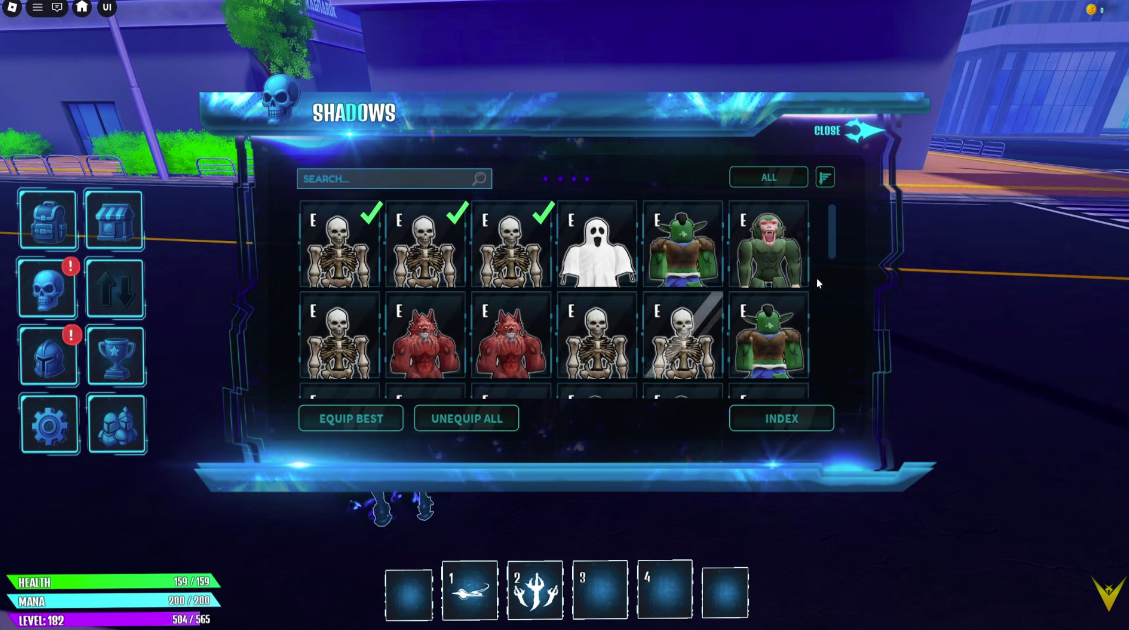The image size is (1129, 630).
Task: Open the knight helmet menu
Action: pos(48,356)
